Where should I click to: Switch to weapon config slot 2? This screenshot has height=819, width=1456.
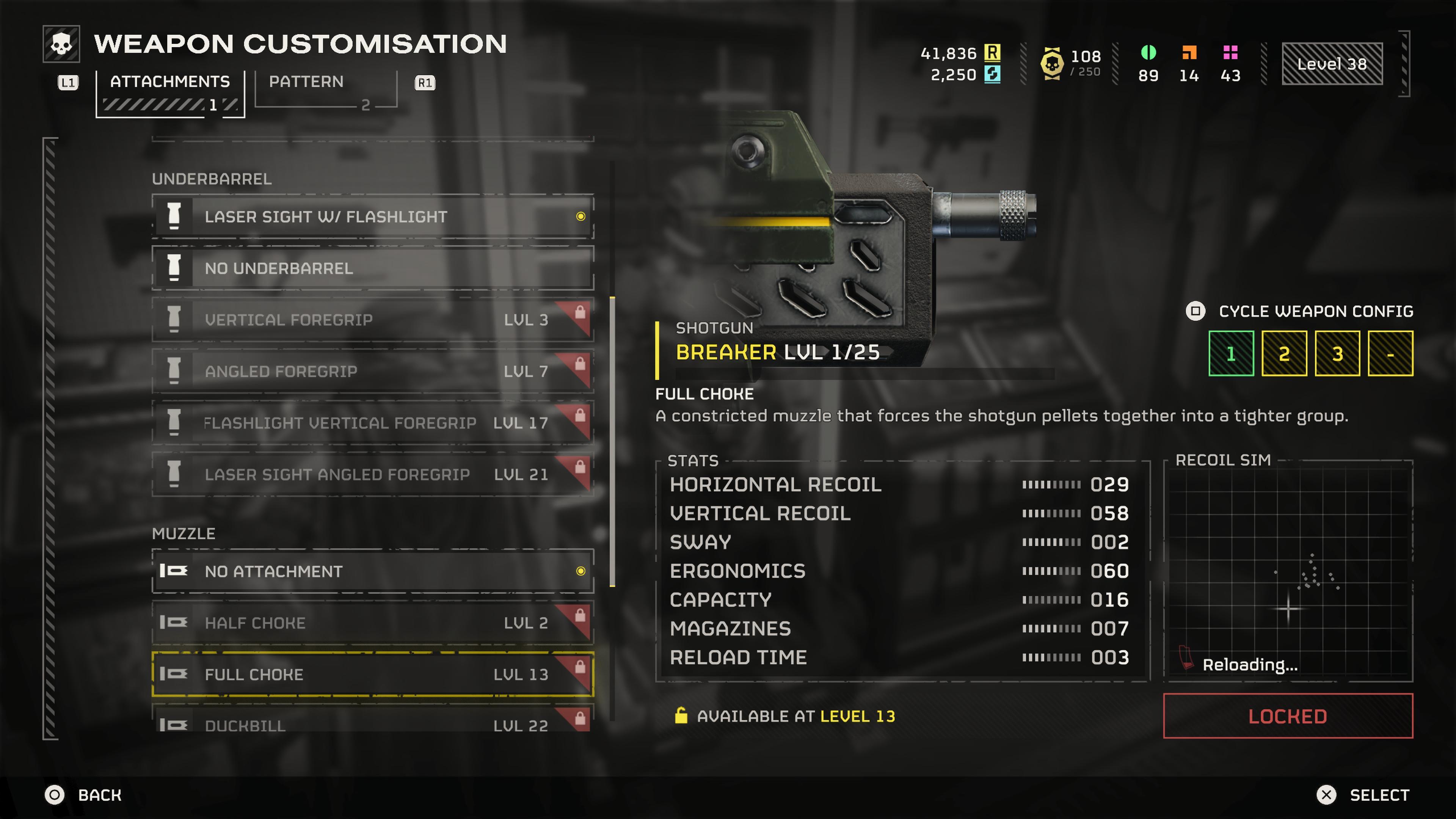[1283, 354]
